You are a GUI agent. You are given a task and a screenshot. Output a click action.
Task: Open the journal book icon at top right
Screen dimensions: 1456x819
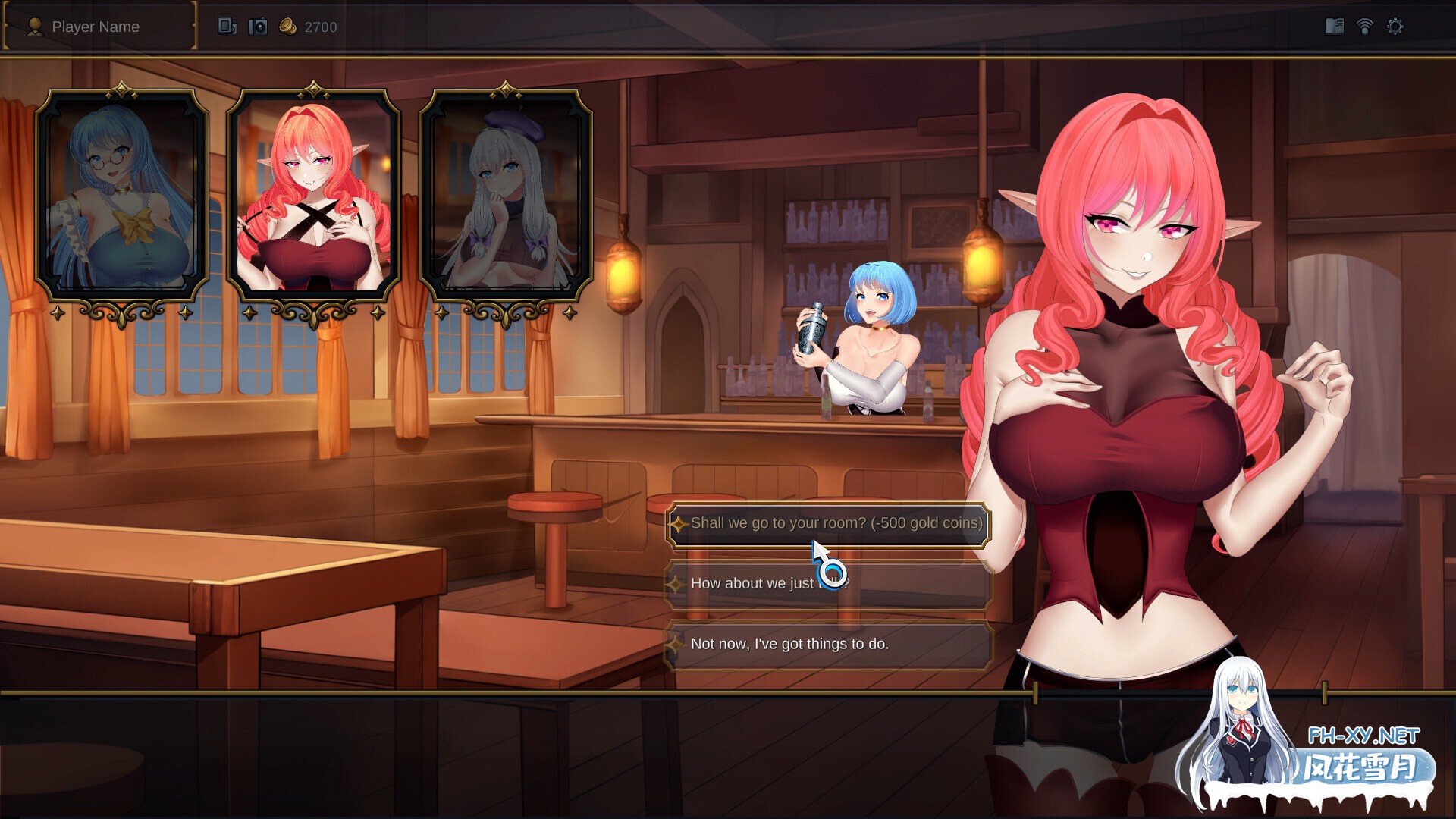click(x=1335, y=25)
